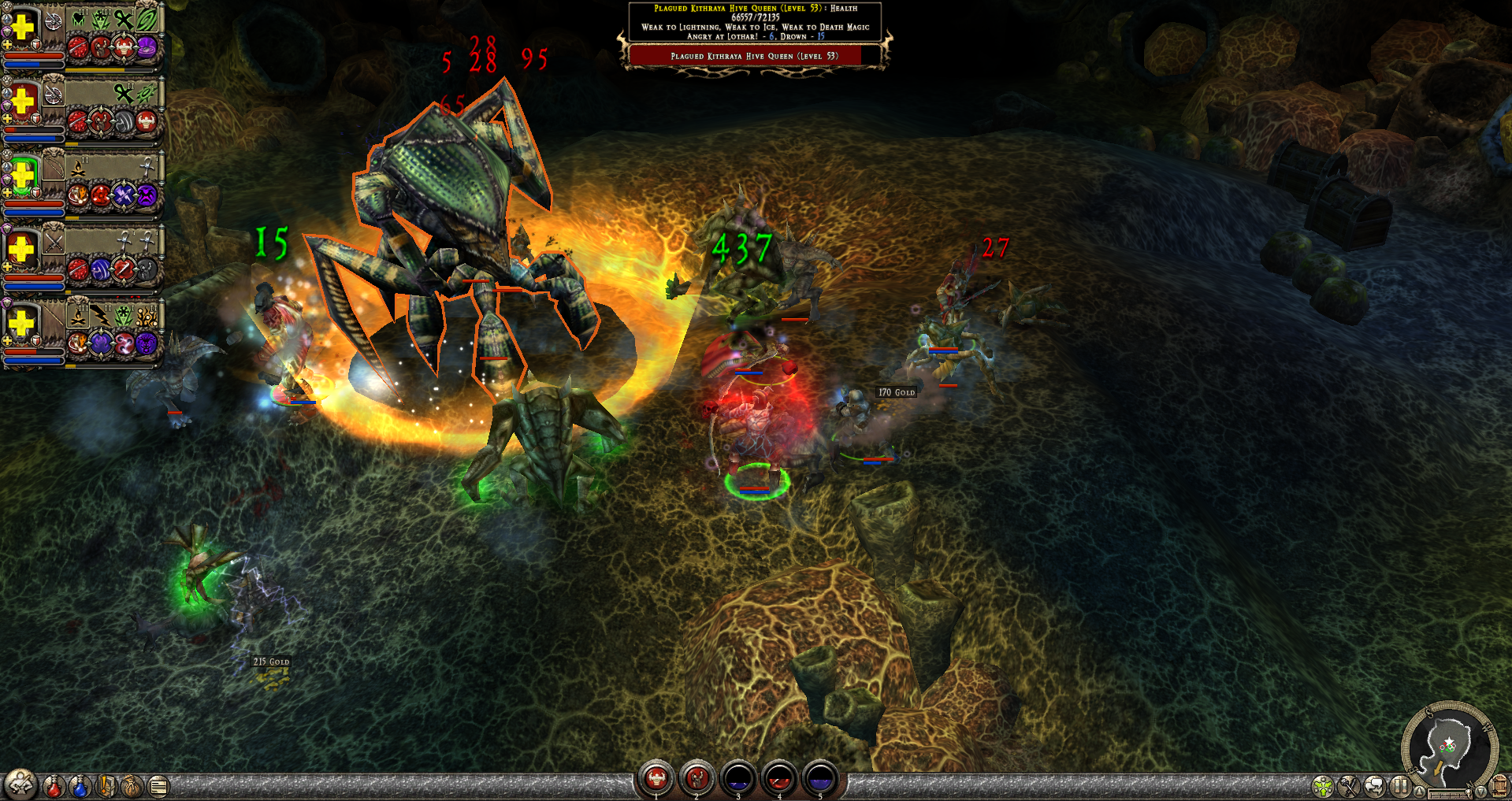Click the down-triangle button beside the minimap

coord(1480,791)
